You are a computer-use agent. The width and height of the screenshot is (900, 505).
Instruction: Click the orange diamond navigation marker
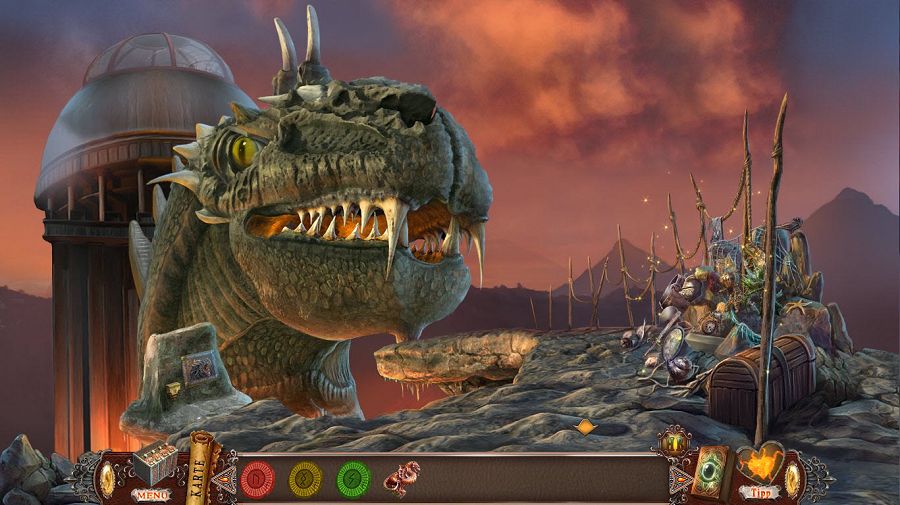point(585,427)
